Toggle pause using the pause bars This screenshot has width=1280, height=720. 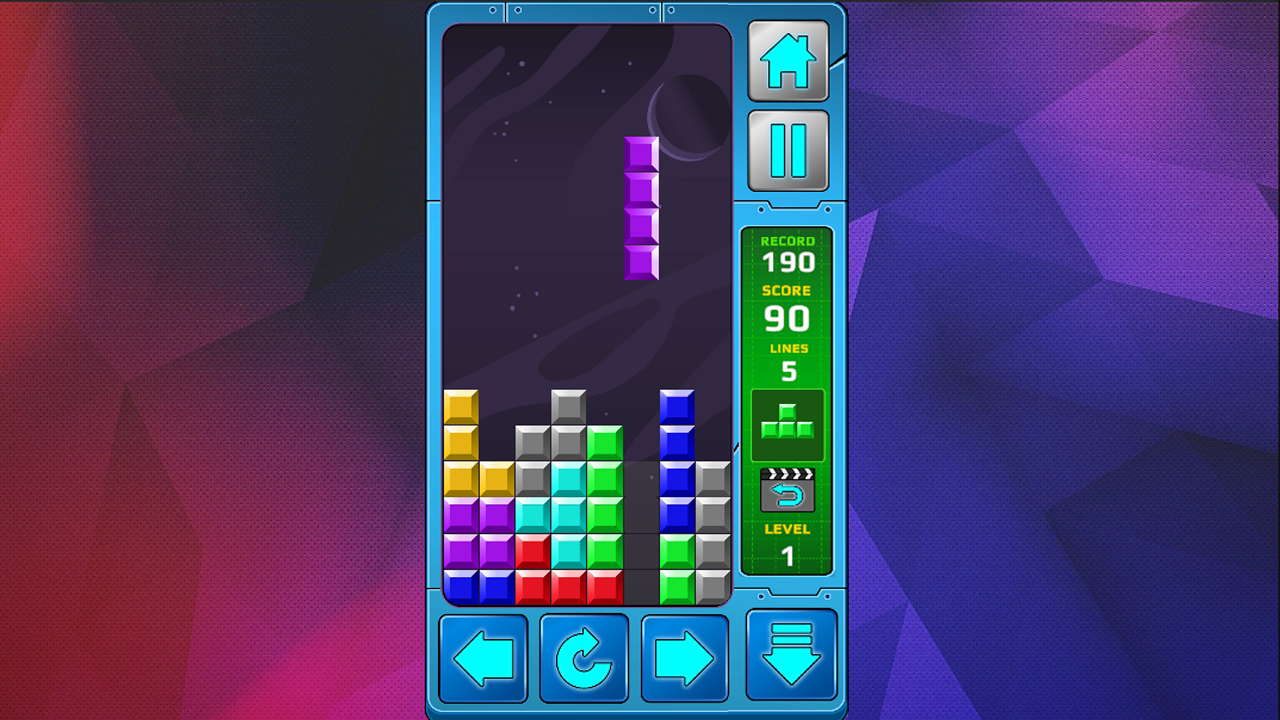[x=787, y=148]
